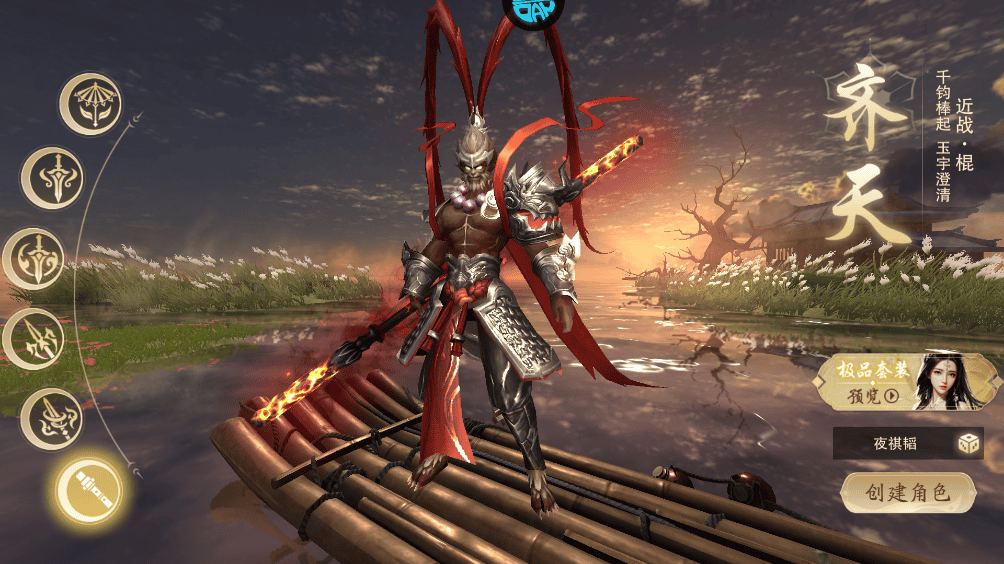Select the umbrella class icon
Viewport: 1004px width, 564px height.
[x=90, y=103]
